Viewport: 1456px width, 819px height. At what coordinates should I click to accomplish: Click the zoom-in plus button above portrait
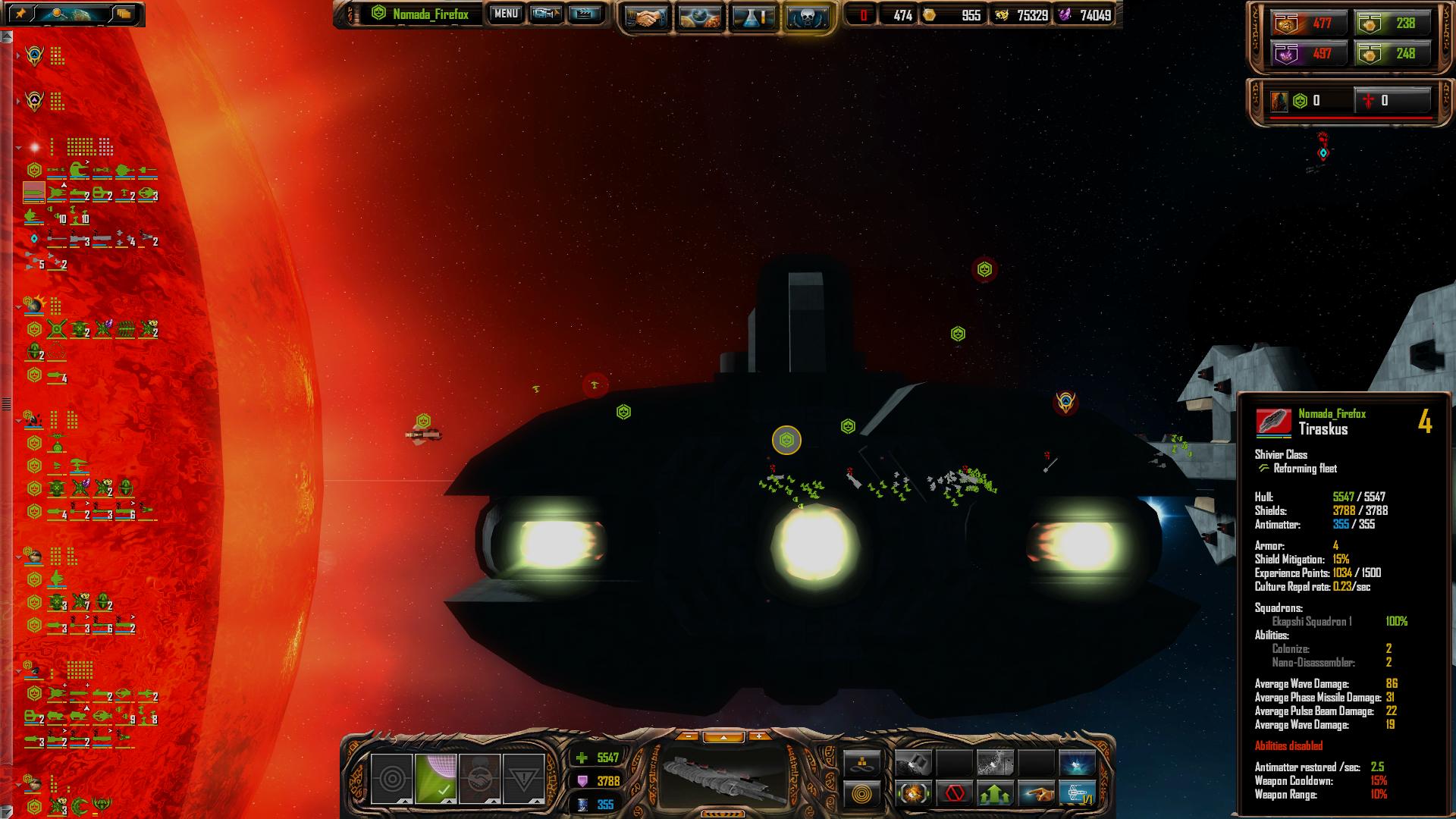pos(758,736)
